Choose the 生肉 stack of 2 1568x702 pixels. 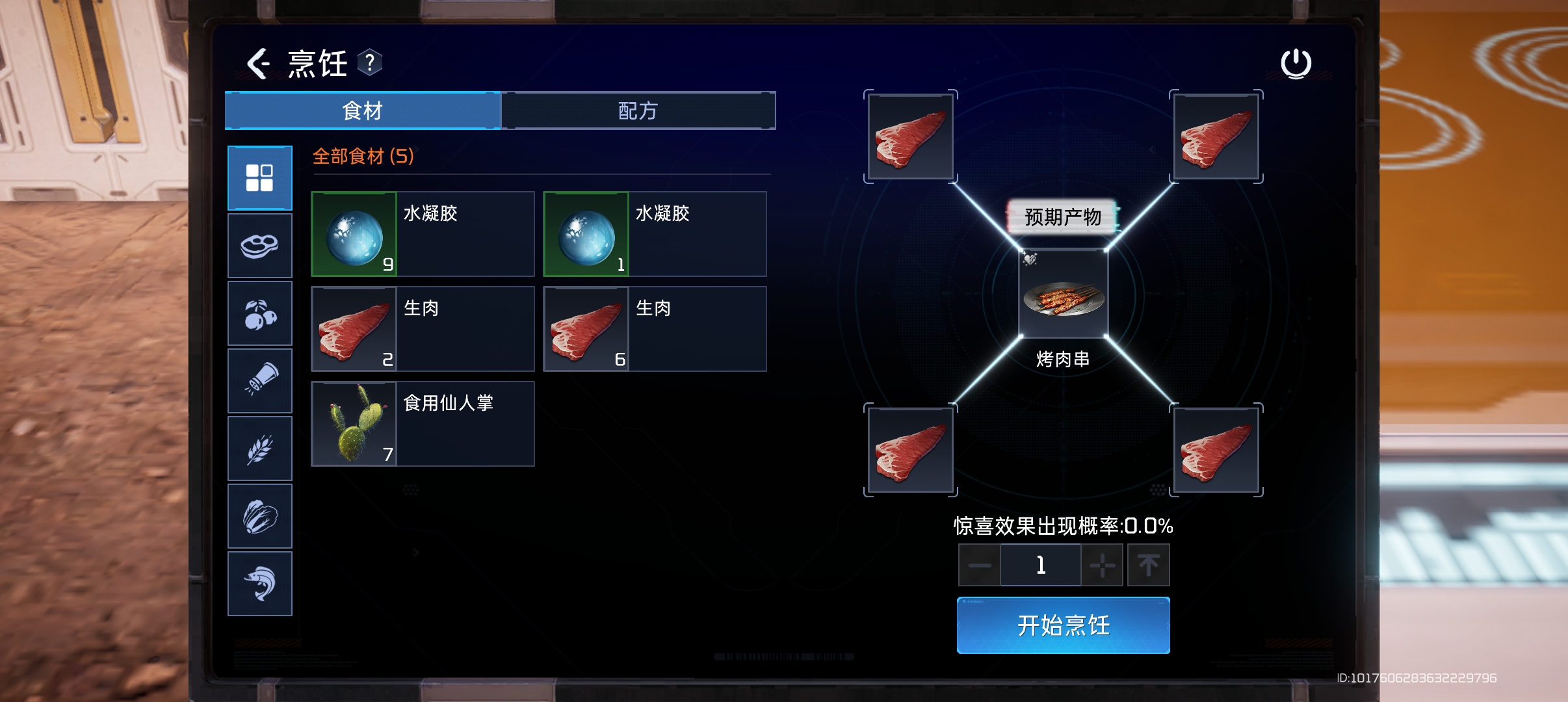(x=423, y=329)
